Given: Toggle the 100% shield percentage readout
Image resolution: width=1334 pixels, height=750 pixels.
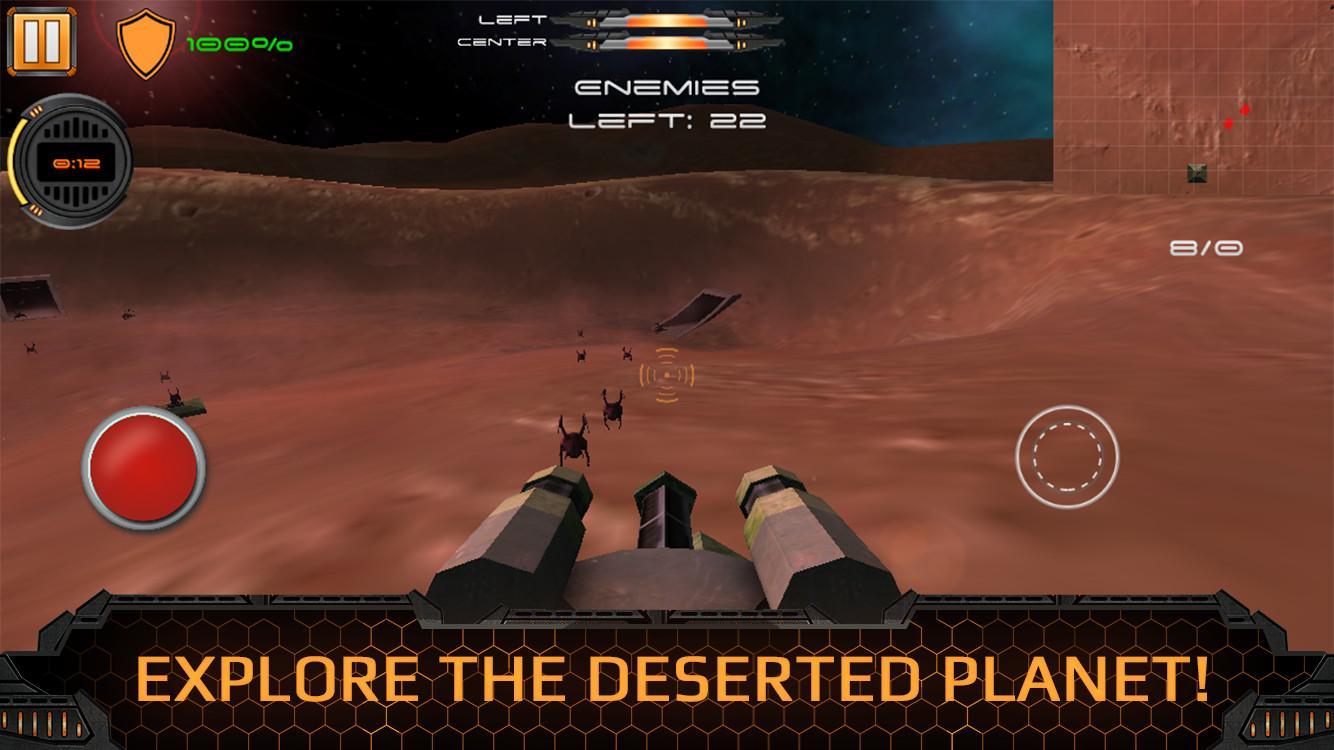Looking at the screenshot, I should coord(238,44).
